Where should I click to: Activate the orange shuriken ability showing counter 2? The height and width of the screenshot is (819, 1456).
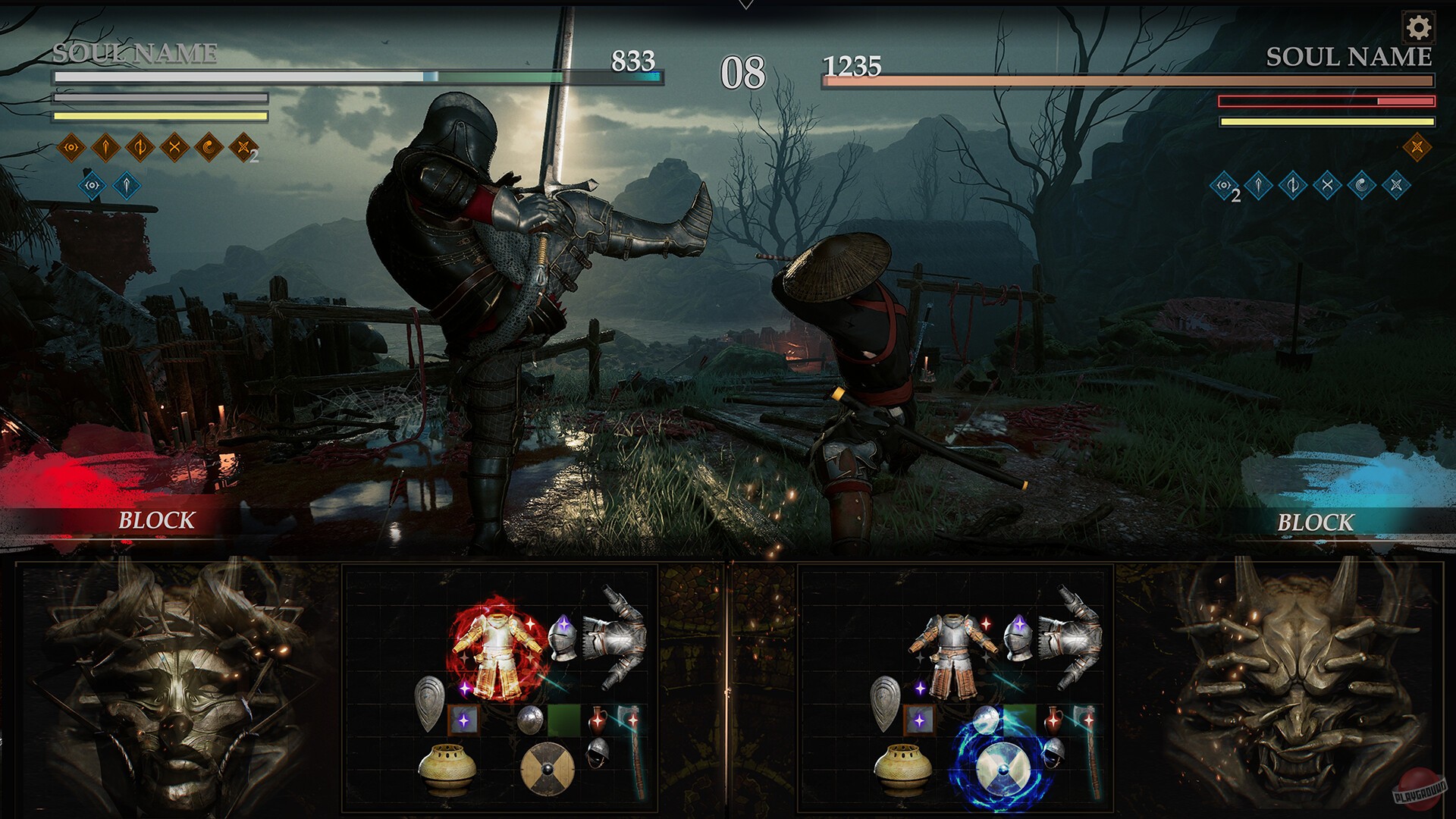(243, 147)
